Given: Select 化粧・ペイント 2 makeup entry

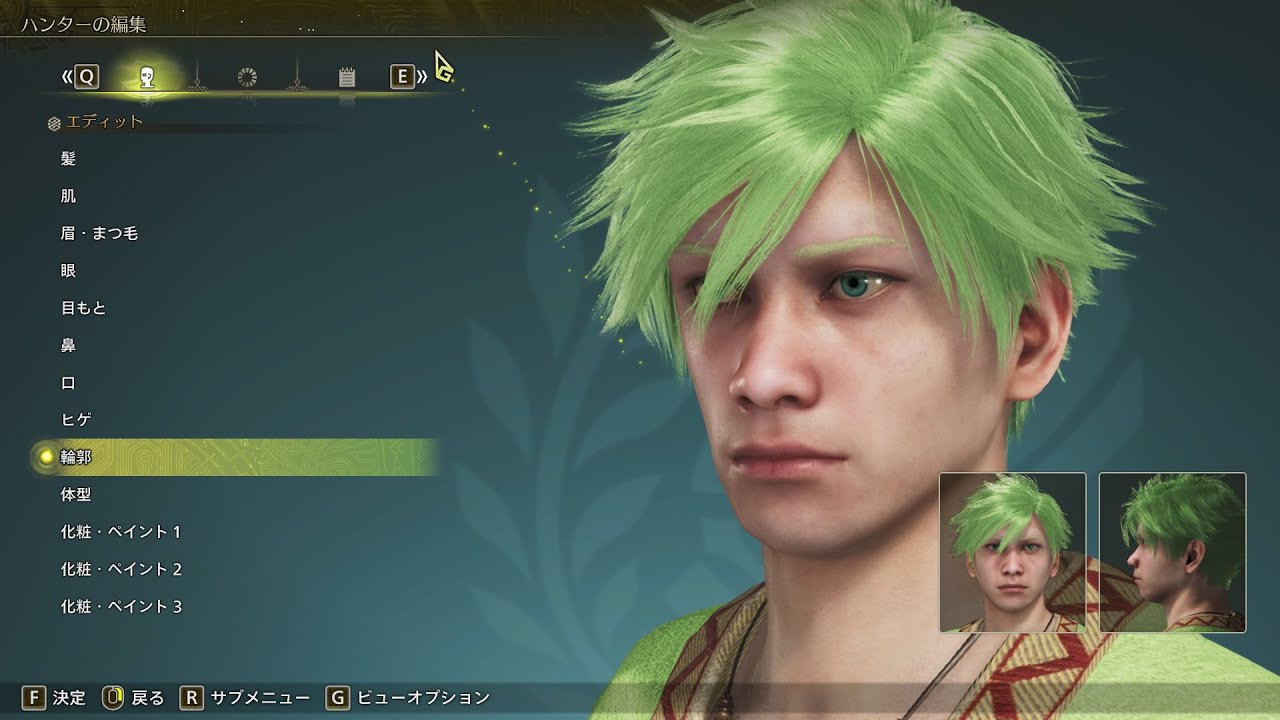Looking at the screenshot, I should 120,569.
